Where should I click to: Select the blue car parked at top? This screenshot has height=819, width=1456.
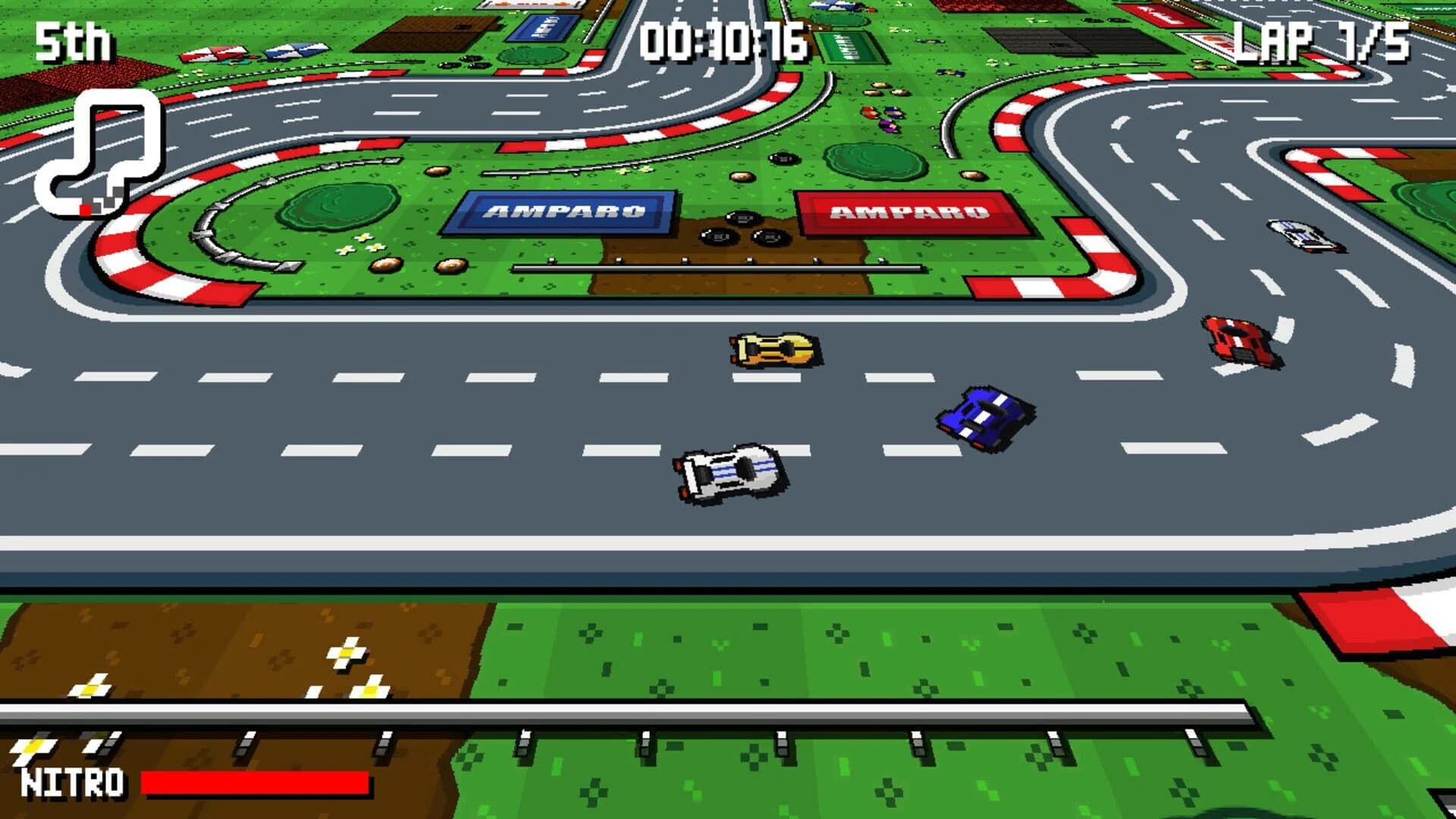pos(830,8)
